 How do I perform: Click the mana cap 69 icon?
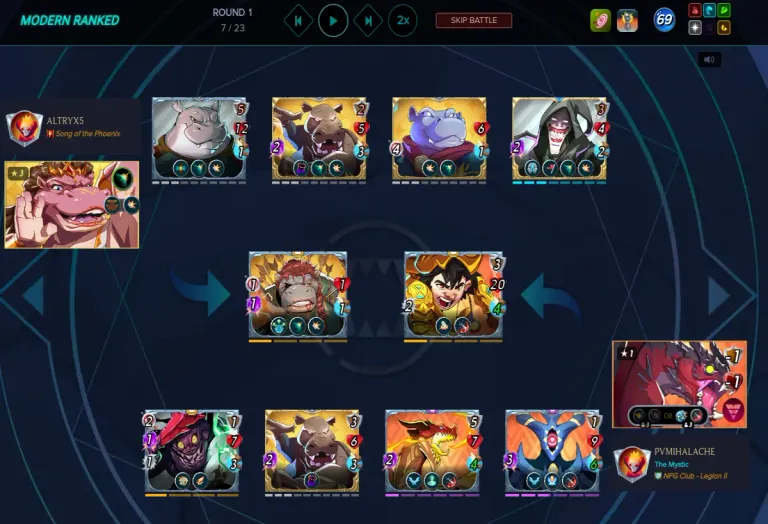pyautogui.click(x=664, y=20)
